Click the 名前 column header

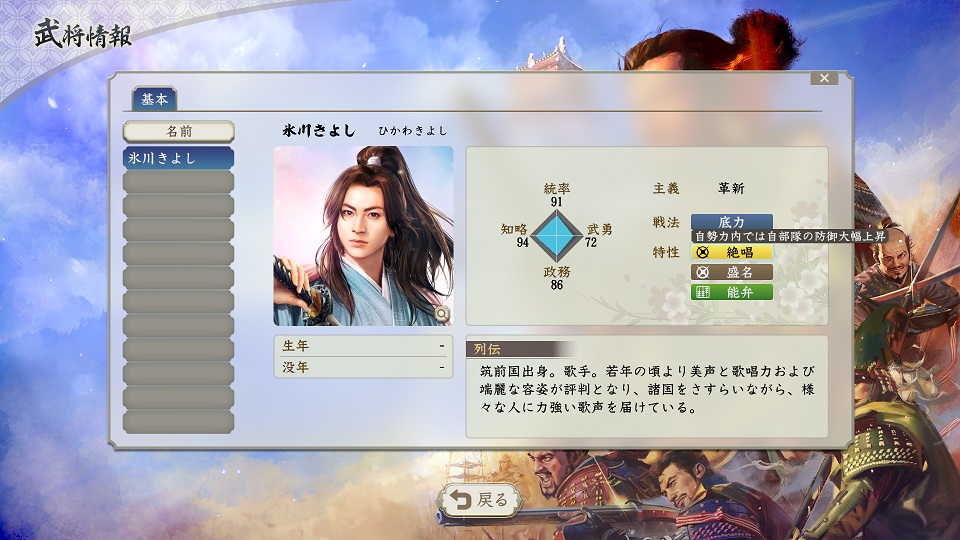click(x=178, y=131)
